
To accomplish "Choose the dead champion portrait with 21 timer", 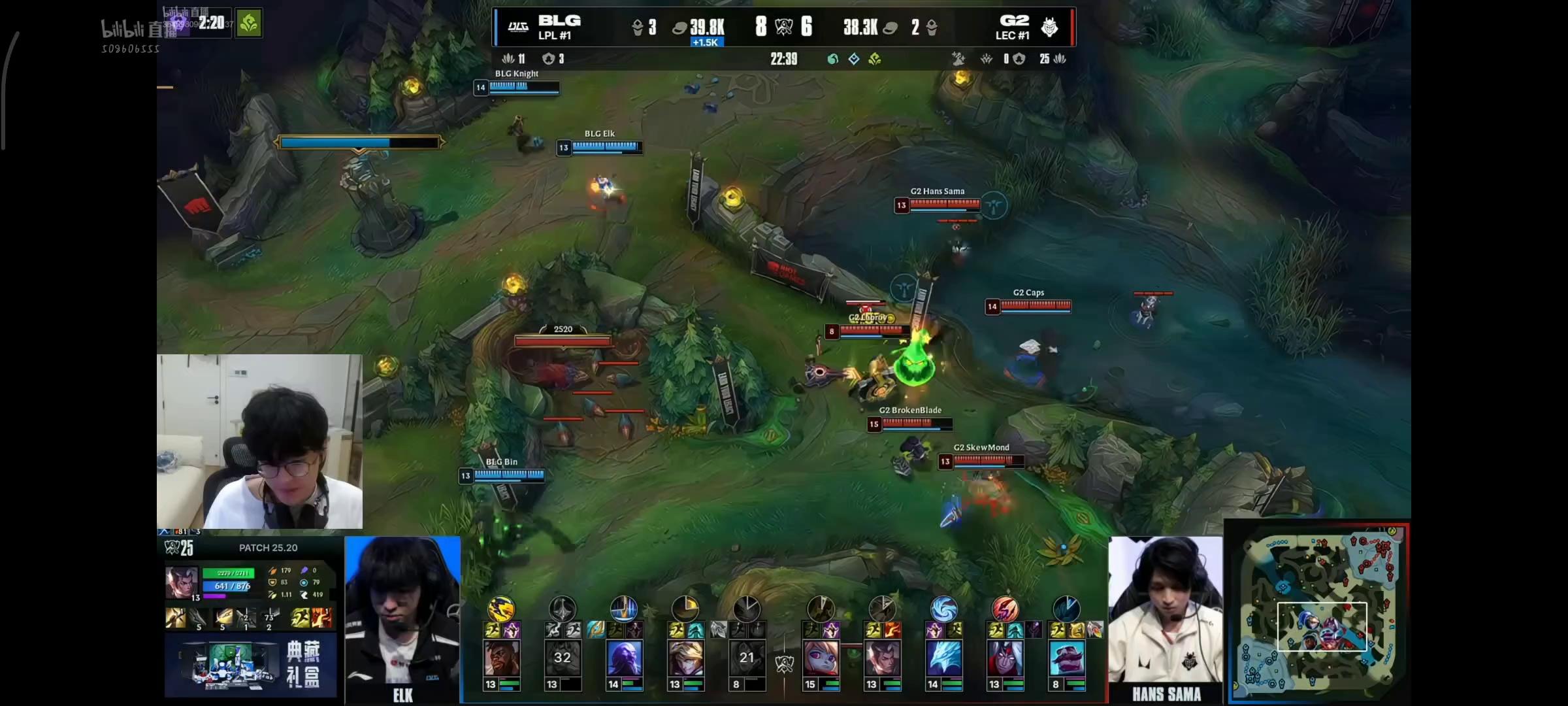I will pos(747,658).
